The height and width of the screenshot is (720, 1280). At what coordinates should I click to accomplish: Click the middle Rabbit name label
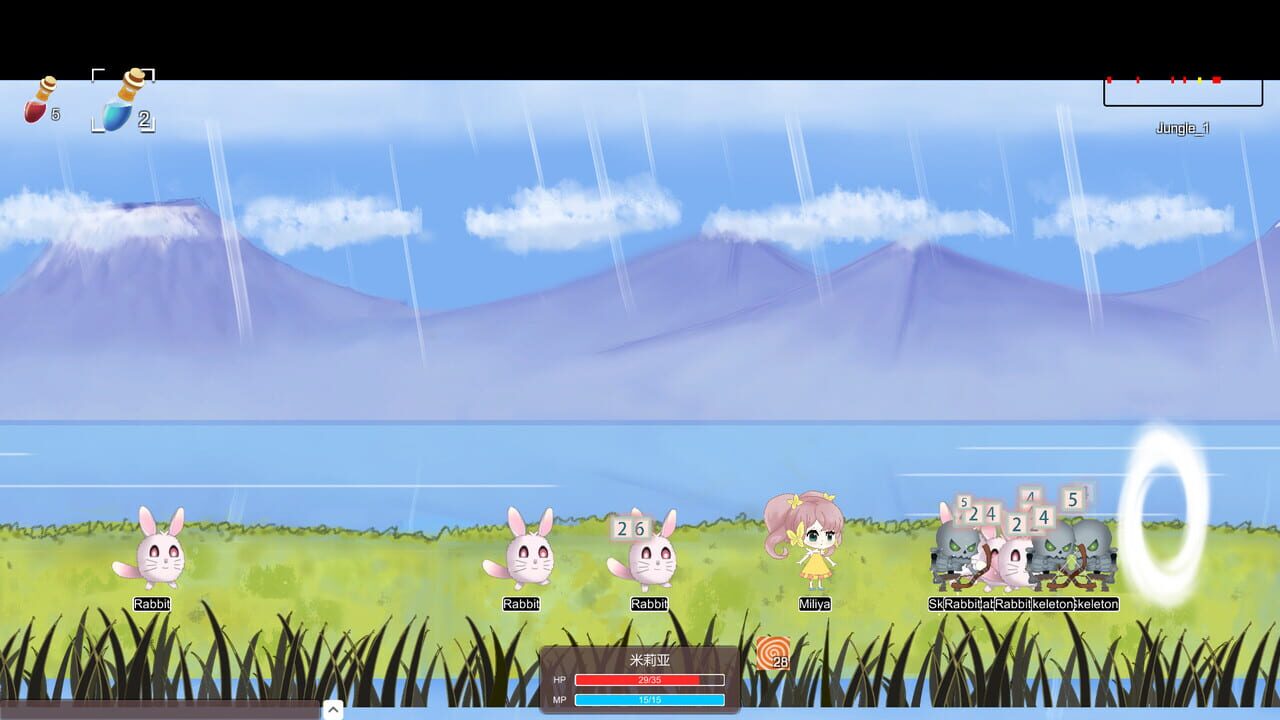(519, 604)
